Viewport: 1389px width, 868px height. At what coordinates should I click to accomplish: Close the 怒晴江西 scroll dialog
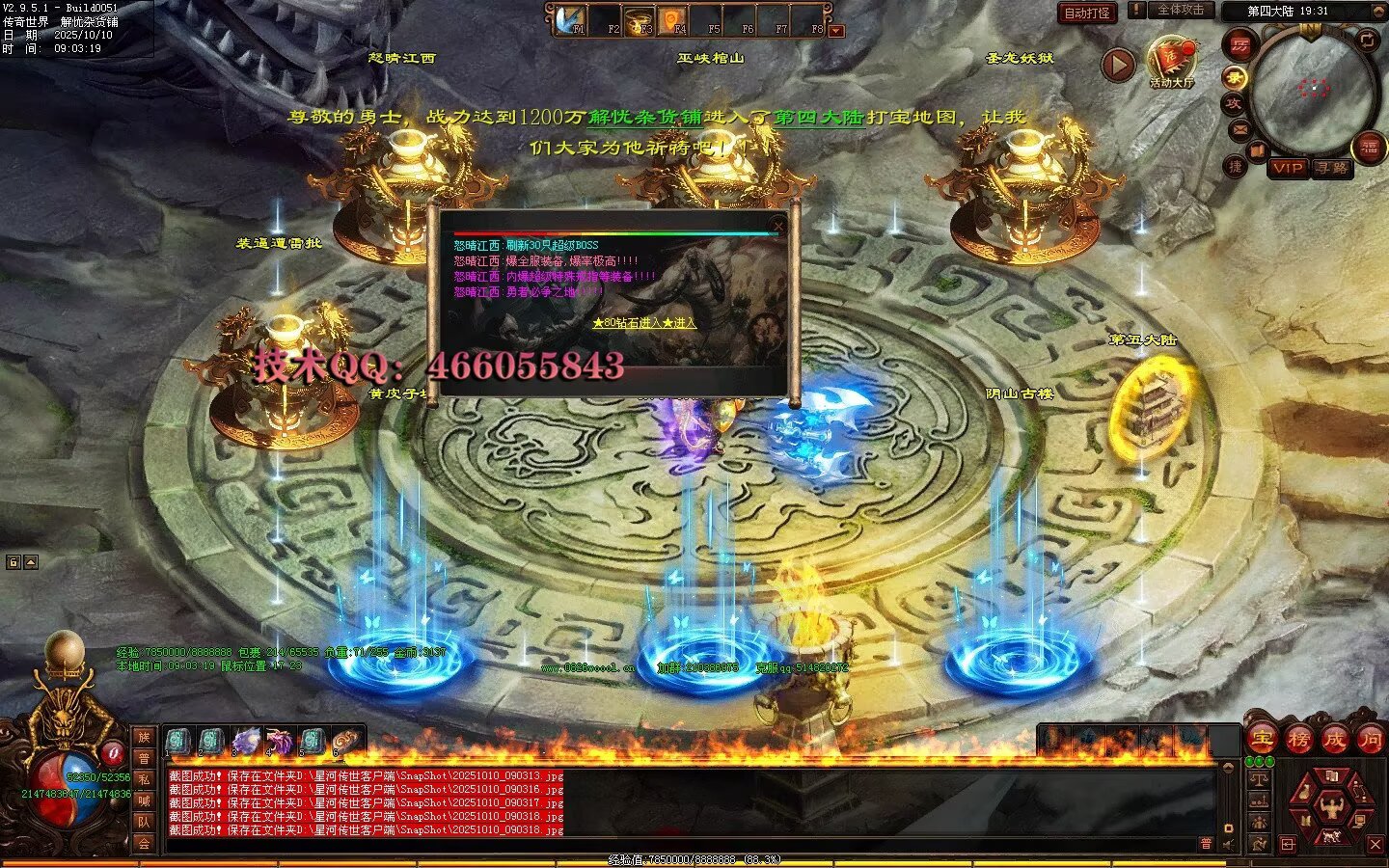(x=777, y=226)
